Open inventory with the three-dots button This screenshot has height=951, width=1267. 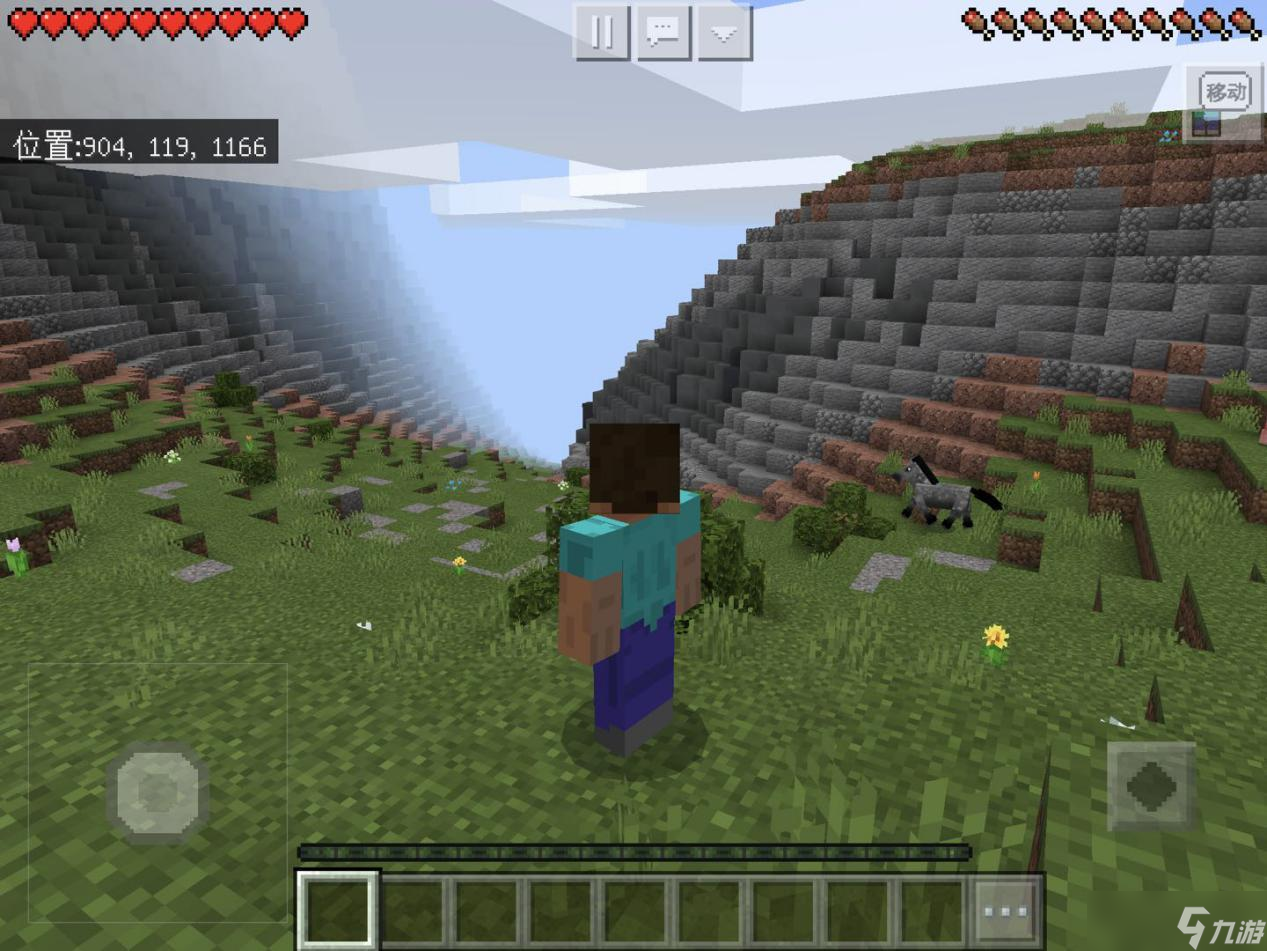pyautogui.click(x=1006, y=912)
